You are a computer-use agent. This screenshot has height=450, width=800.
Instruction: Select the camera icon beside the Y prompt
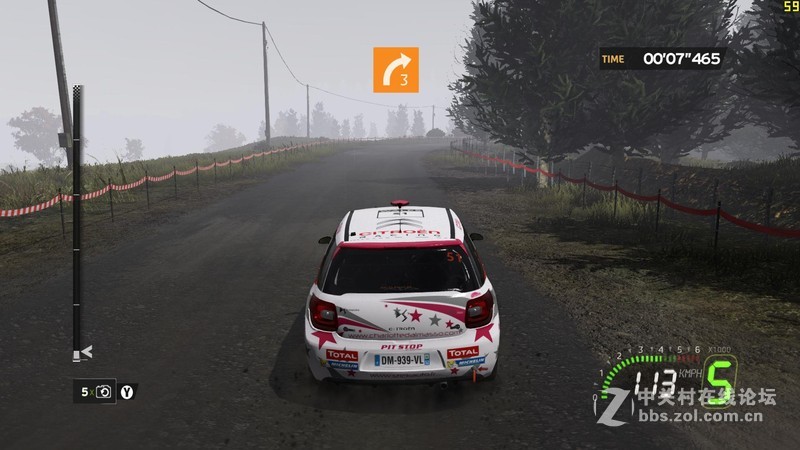click(x=106, y=392)
